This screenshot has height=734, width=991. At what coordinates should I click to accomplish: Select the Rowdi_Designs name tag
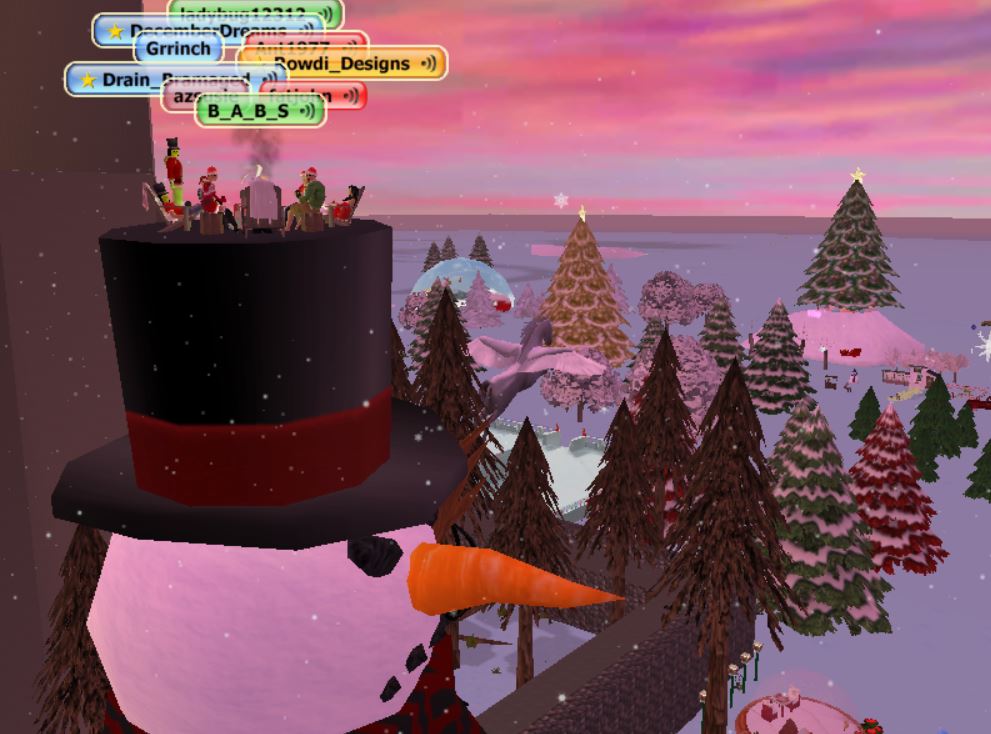click(x=340, y=64)
